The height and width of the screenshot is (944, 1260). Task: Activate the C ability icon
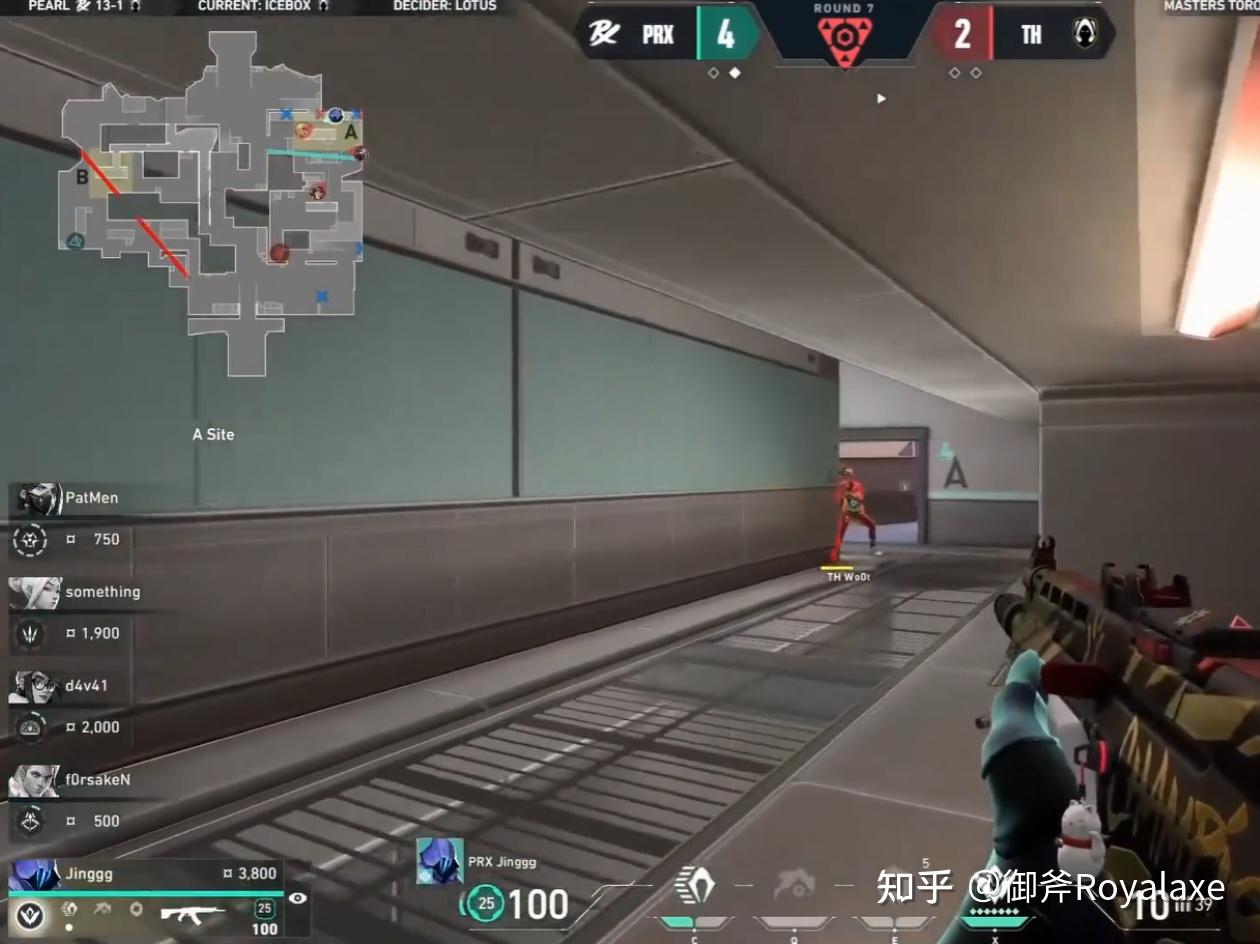[x=694, y=884]
